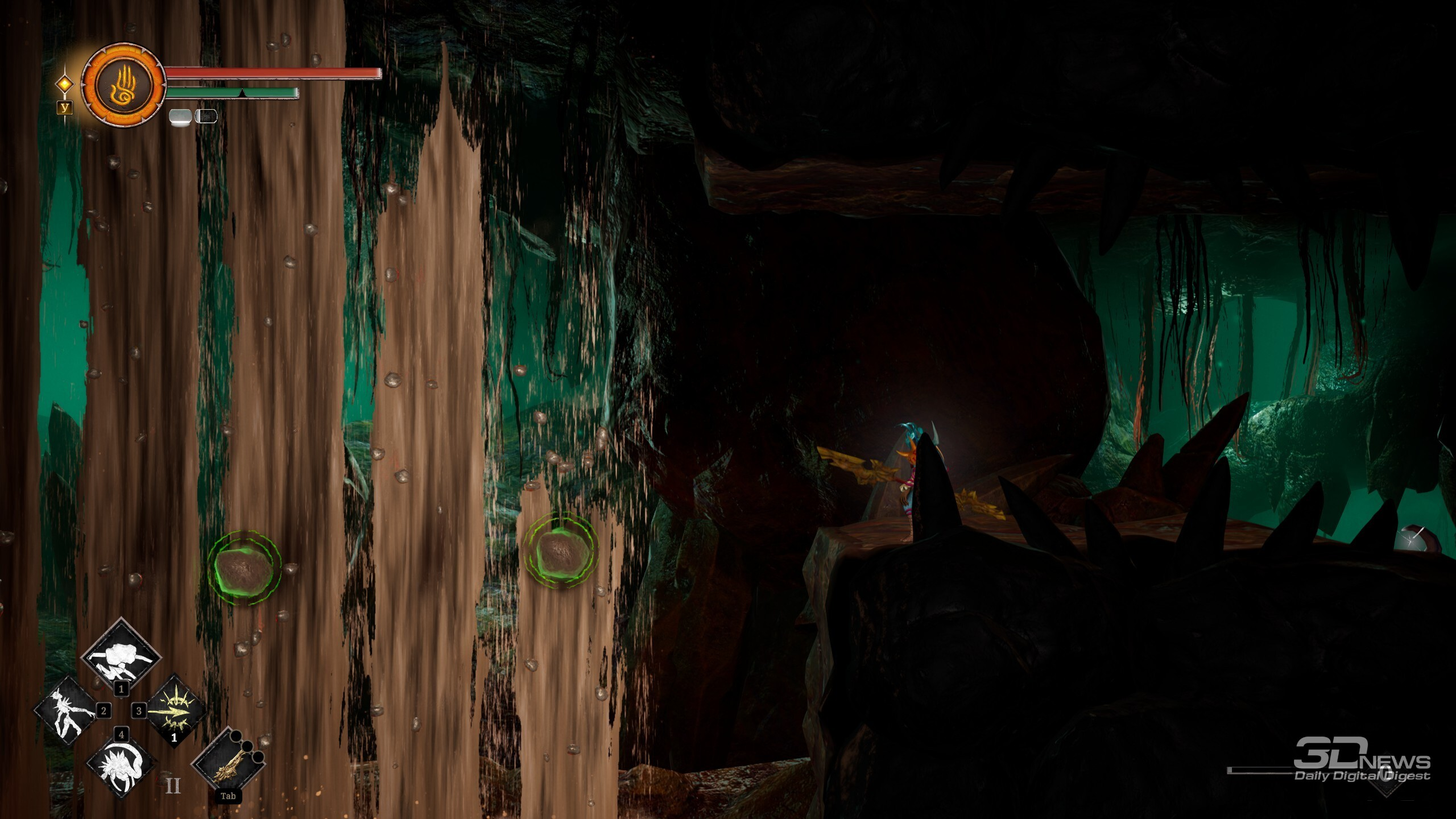The height and width of the screenshot is (819, 1456).
Task: Use the golden arrow ability icon
Action: pos(175,712)
